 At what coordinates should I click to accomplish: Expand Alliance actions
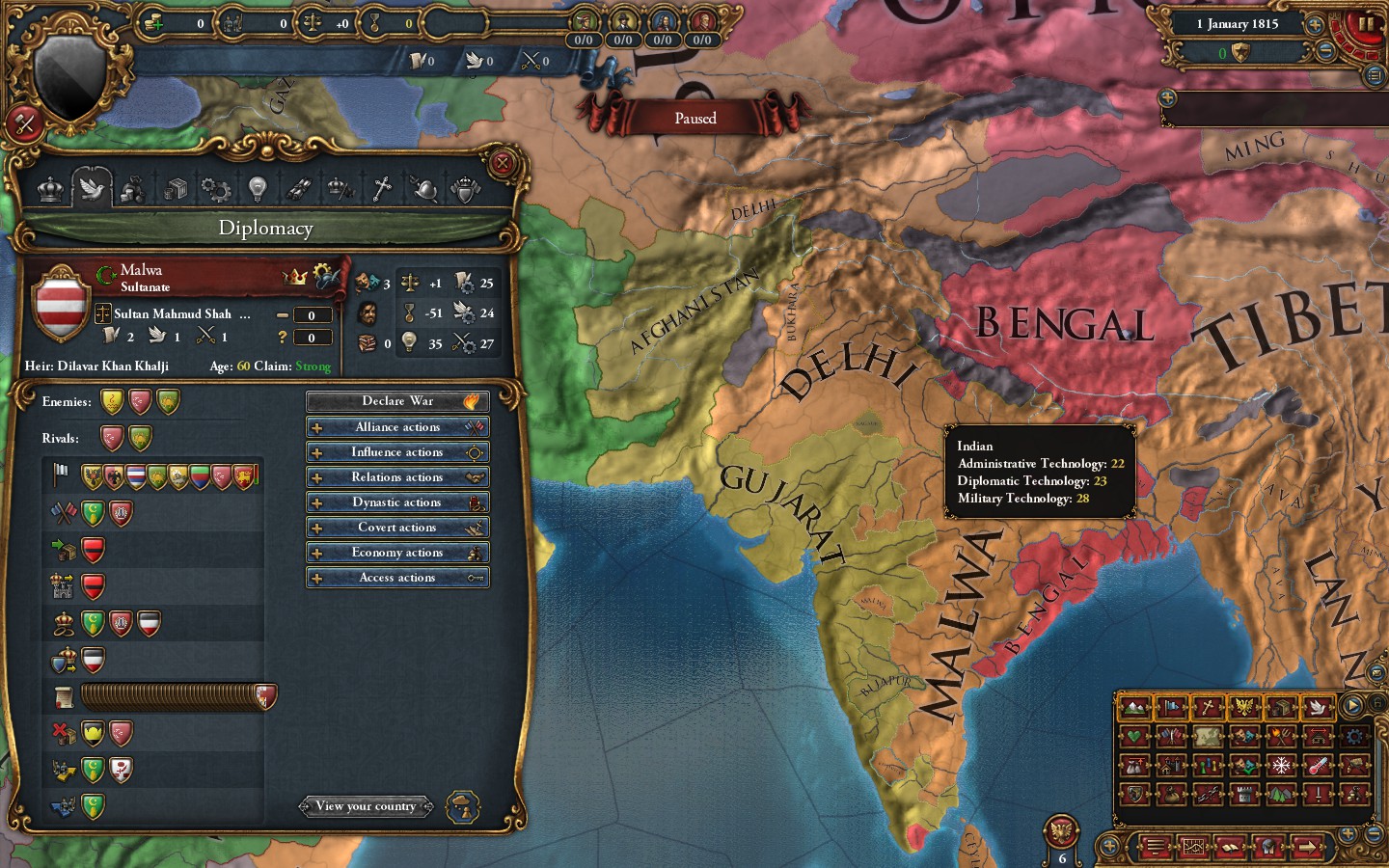396,426
